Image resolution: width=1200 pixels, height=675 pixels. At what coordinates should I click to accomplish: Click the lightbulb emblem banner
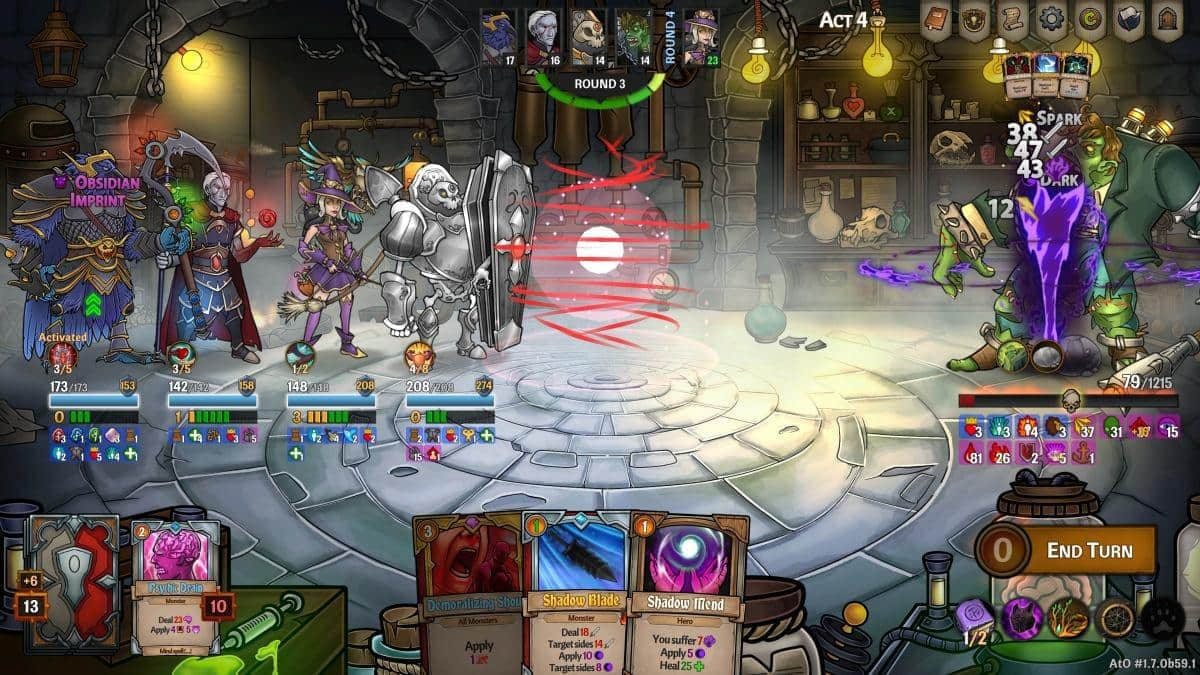click(974, 19)
